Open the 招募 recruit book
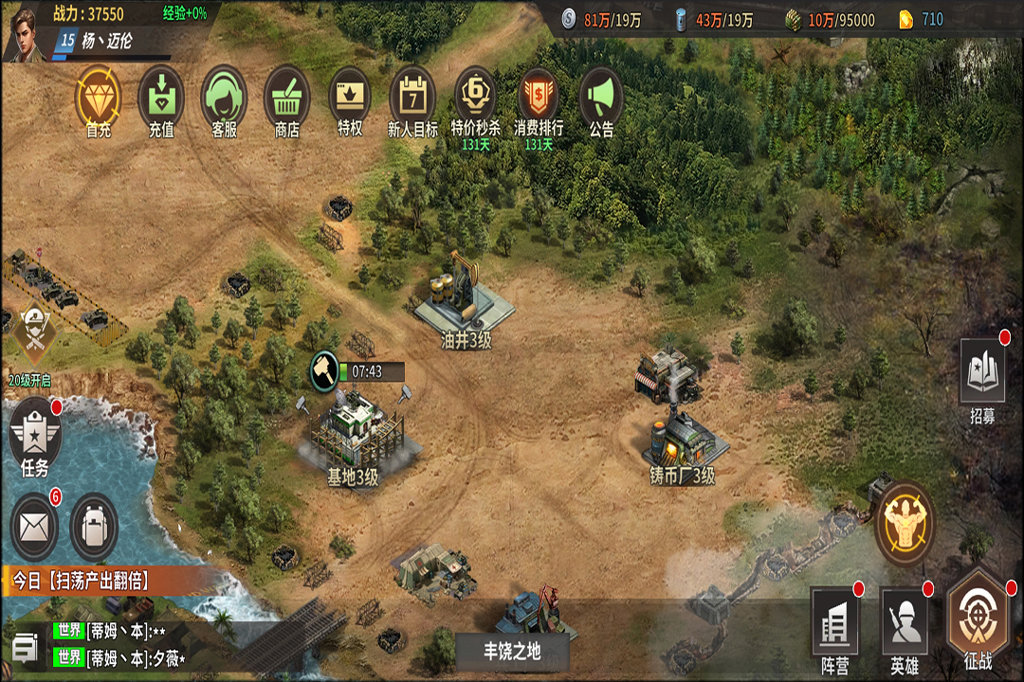 point(982,372)
